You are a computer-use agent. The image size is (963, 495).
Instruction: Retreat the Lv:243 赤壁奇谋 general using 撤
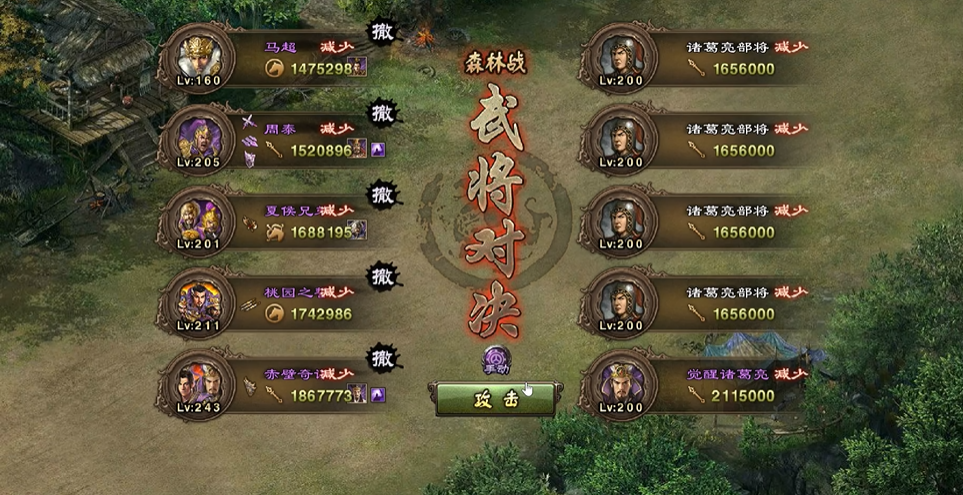coord(381,355)
